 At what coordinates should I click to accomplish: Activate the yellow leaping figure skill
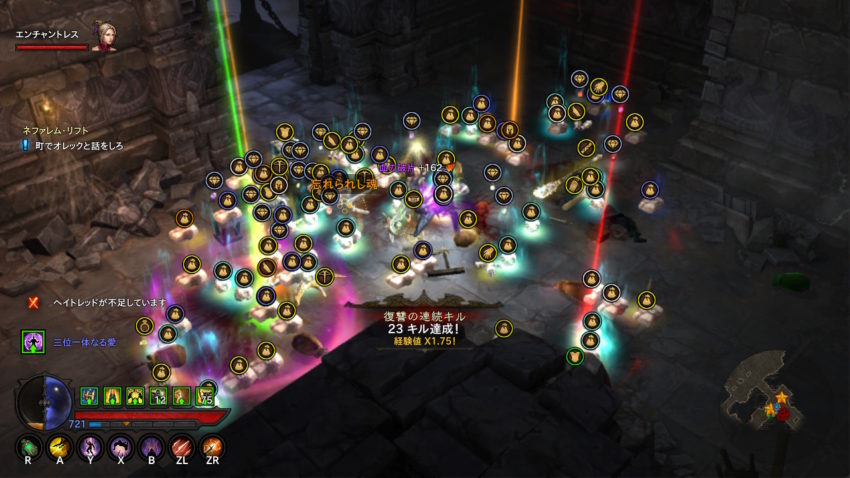point(60,446)
